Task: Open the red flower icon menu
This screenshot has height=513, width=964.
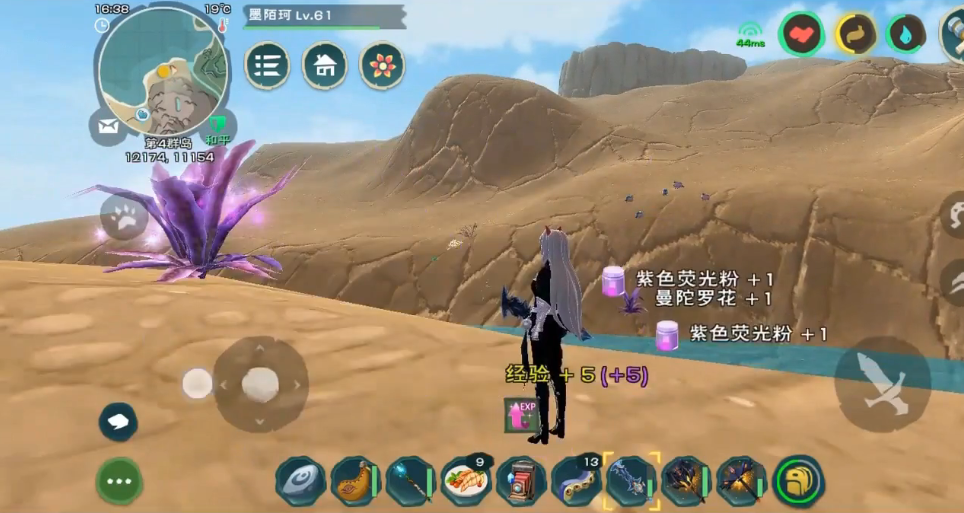Action: click(382, 66)
